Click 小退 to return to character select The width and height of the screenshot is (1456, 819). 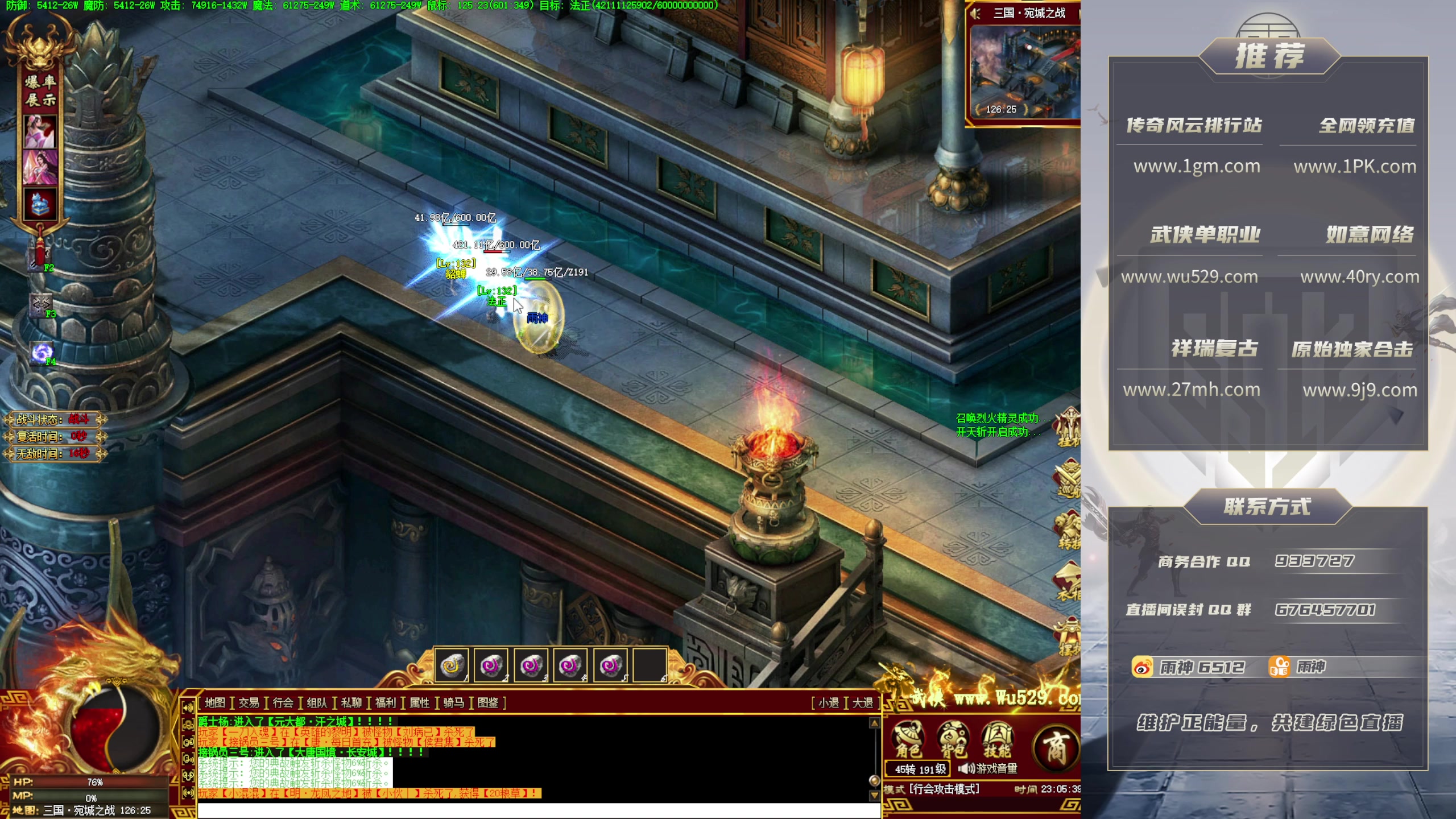(829, 703)
